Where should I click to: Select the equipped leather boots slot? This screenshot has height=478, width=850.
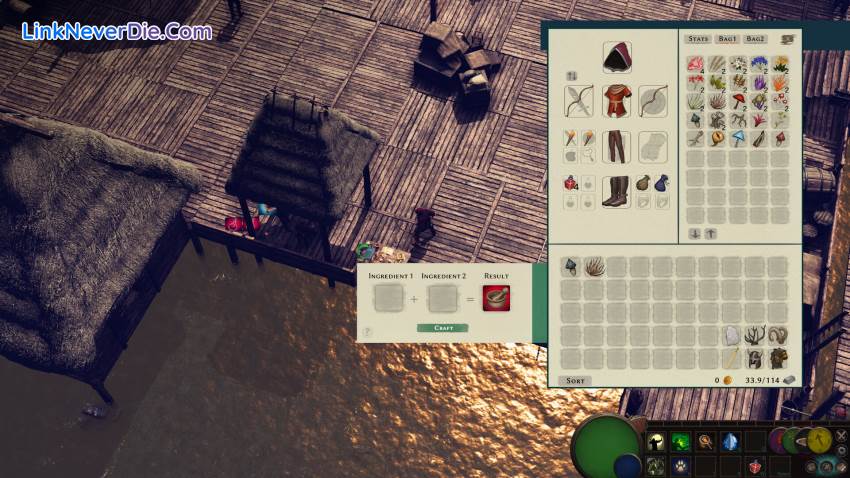pos(616,191)
